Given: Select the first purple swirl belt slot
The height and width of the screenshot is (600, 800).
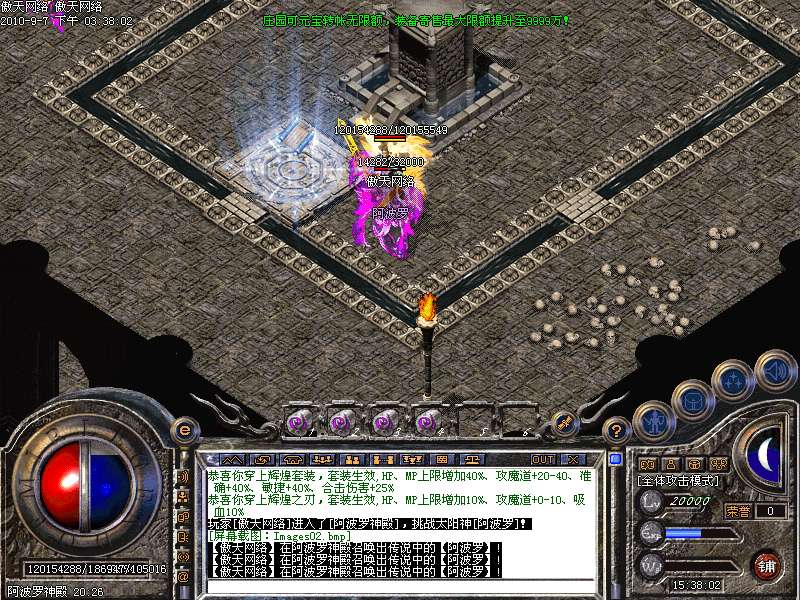Looking at the screenshot, I should click(297, 422).
